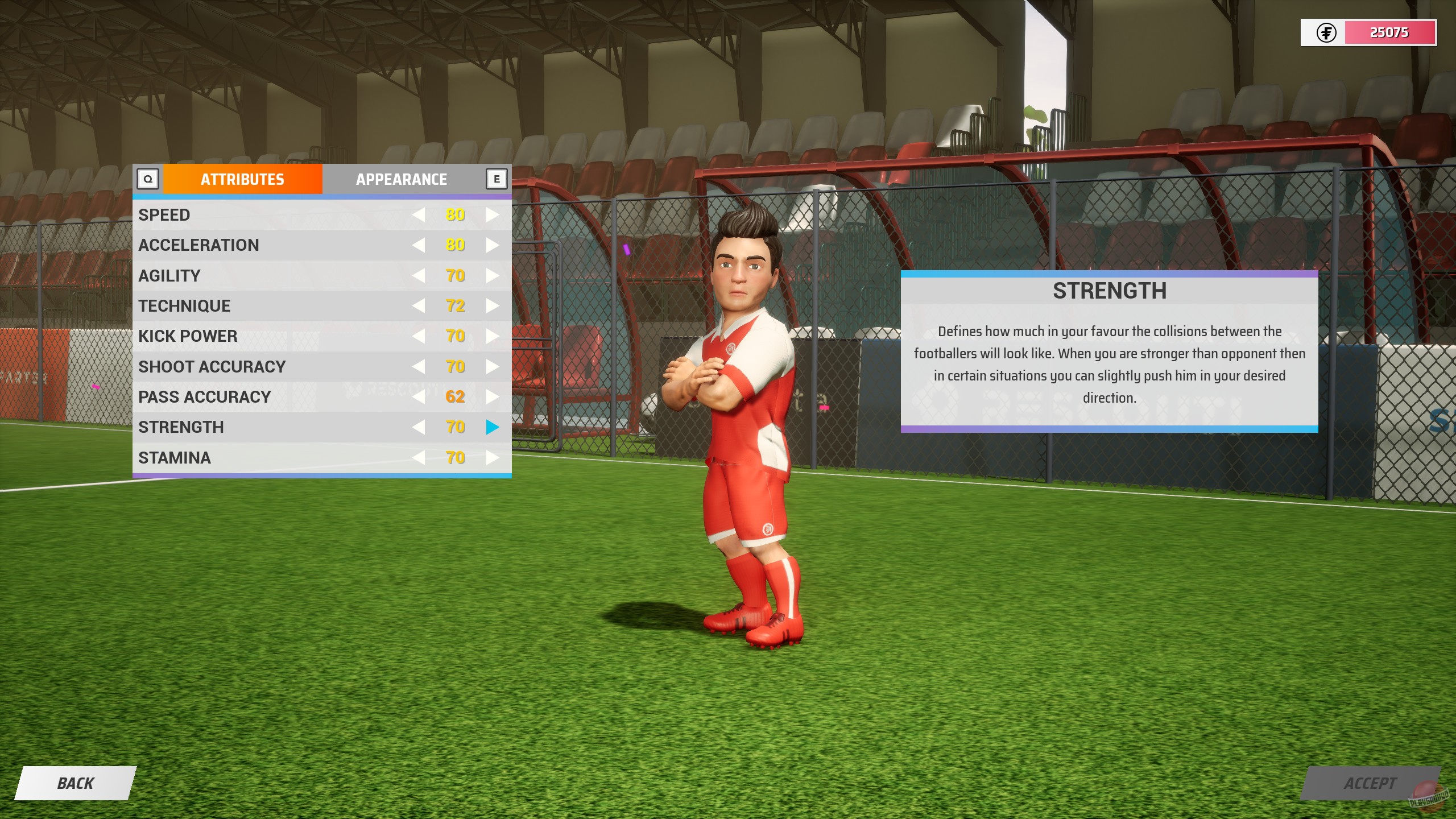Select the Shoot Accuracy attribute row
1456x819 pixels.
[x=256, y=366]
